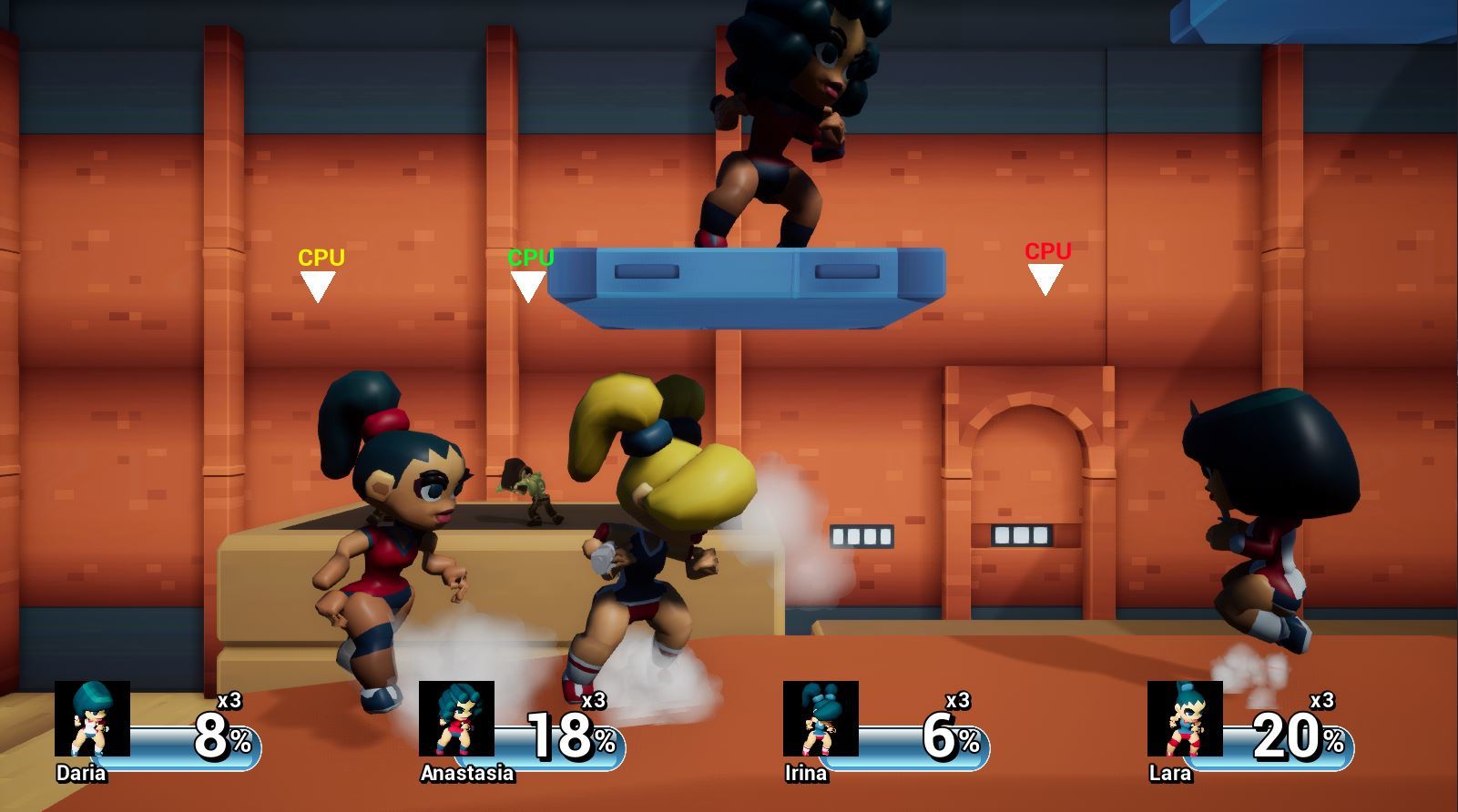This screenshot has height=812, width=1458.
Task: Select Lara's character portrait icon
Action: 1184,720
